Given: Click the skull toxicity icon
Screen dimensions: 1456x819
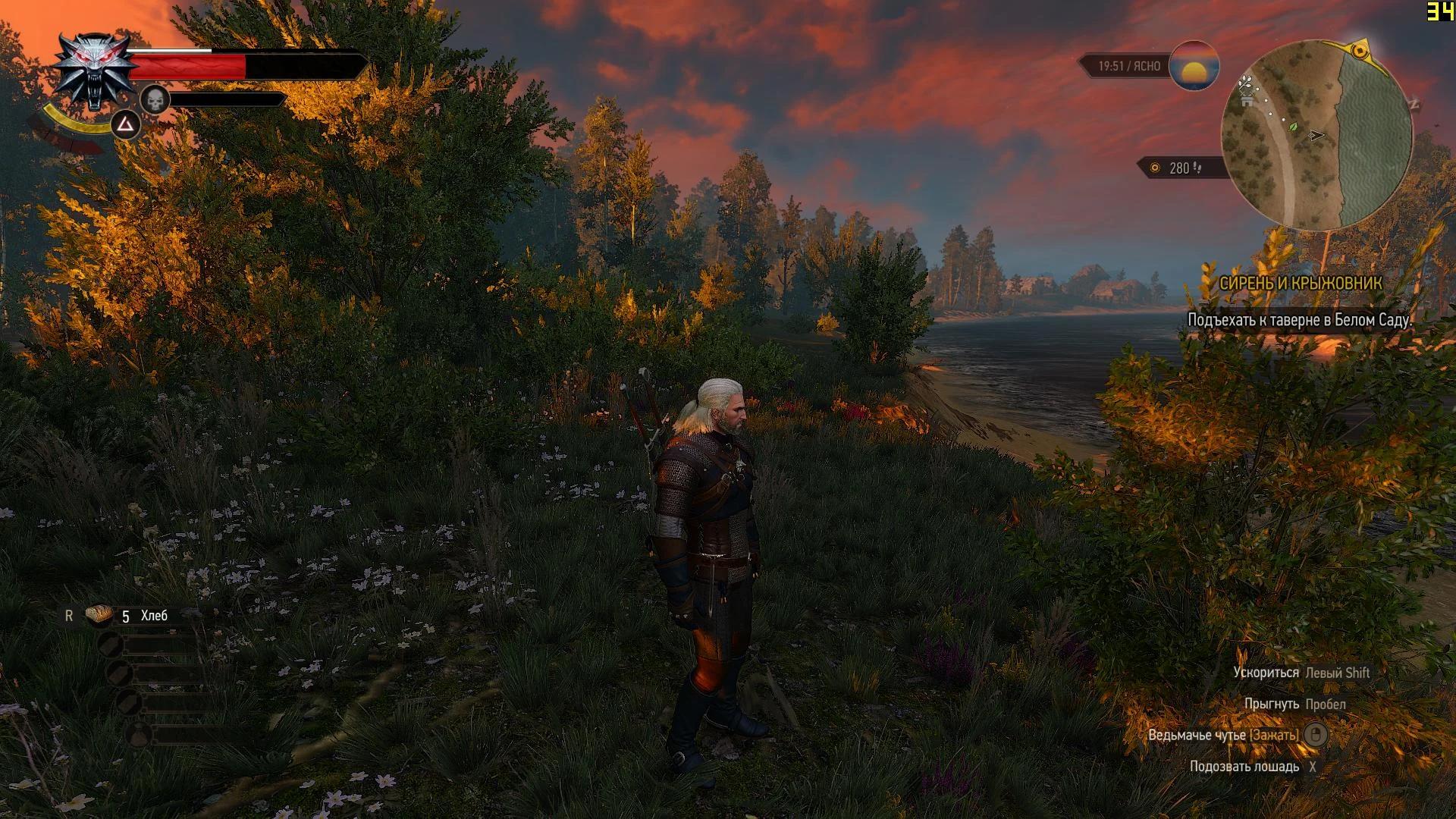Looking at the screenshot, I should [155, 99].
